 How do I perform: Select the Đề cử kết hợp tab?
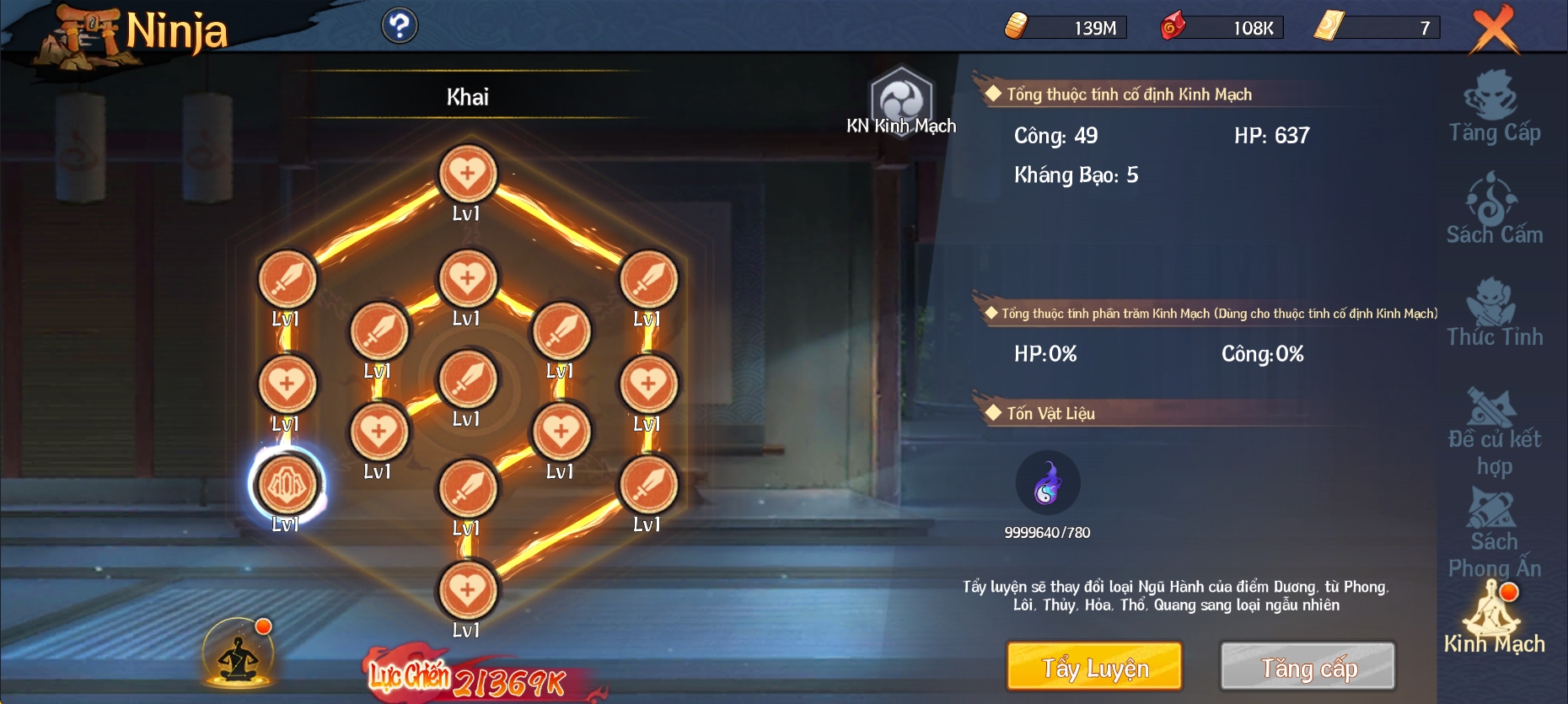click(x=1495, y=432)
